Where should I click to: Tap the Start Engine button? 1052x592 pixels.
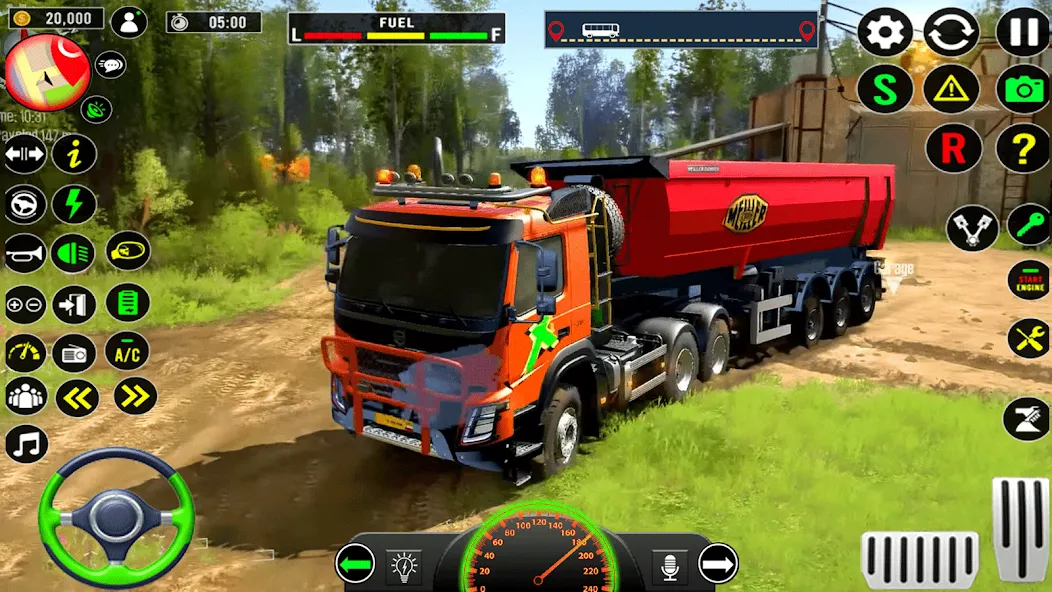click(x=1028, y=279)
